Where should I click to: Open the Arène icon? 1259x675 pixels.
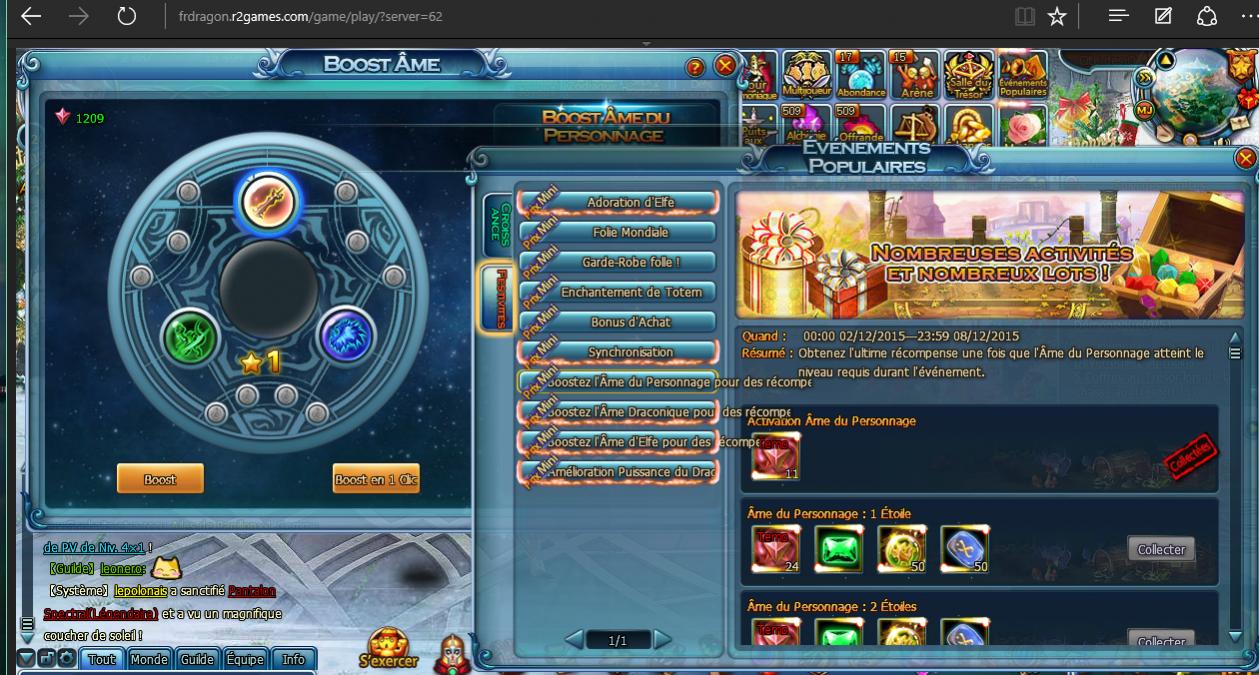pos(916,75)
